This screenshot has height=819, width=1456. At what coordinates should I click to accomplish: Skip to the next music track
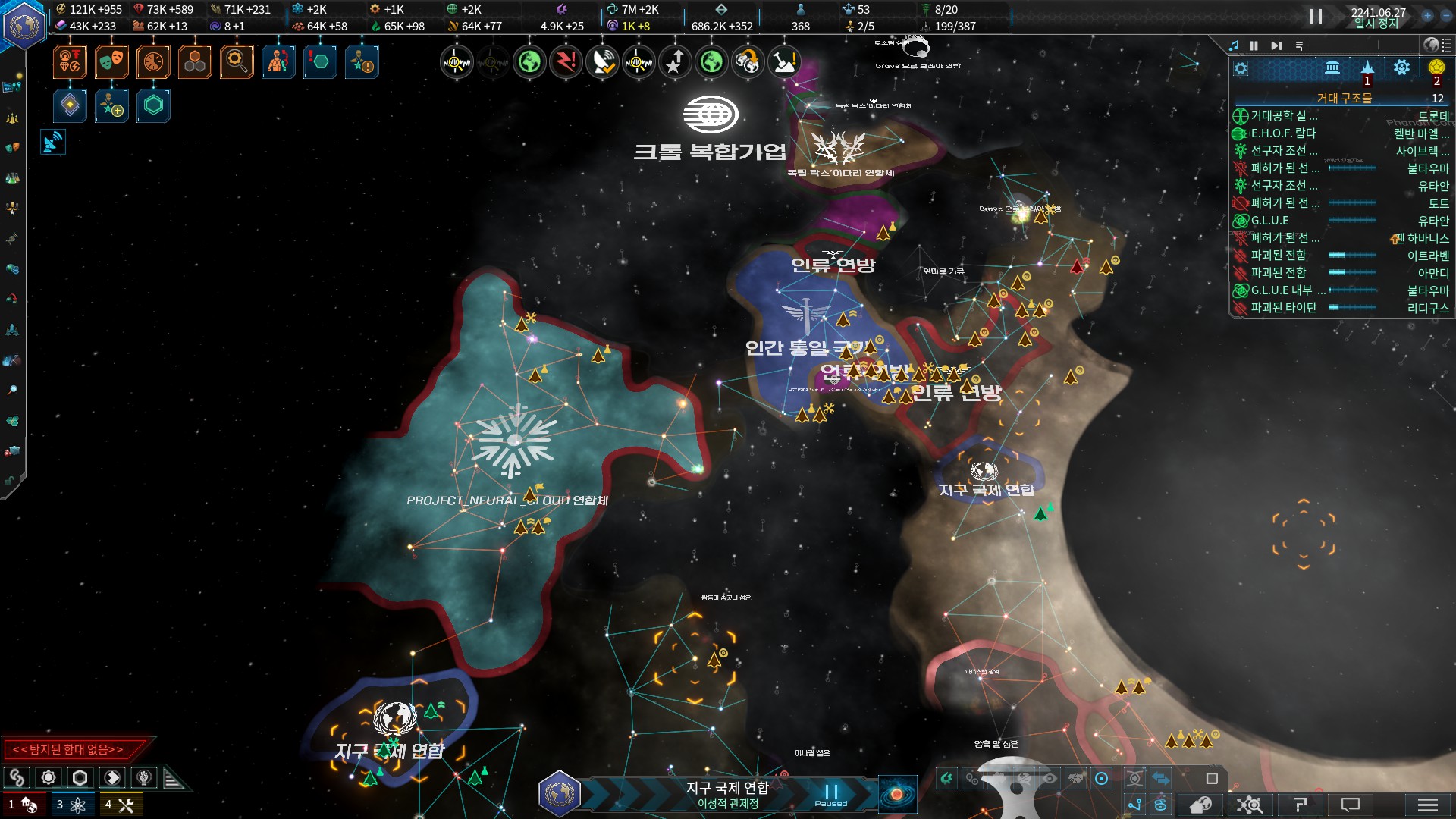[1276, 46]
